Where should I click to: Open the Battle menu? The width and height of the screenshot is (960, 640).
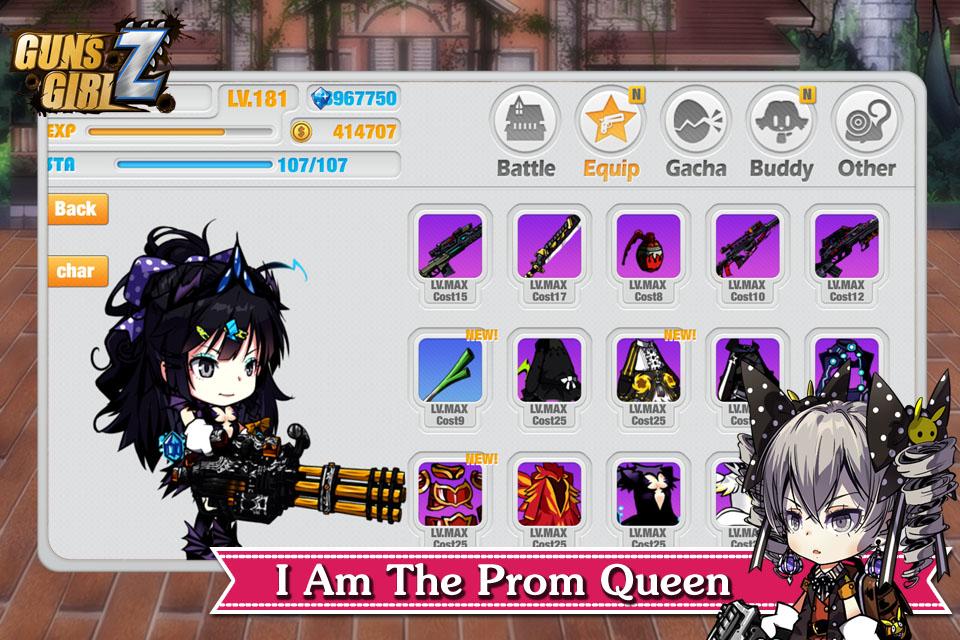525,132
